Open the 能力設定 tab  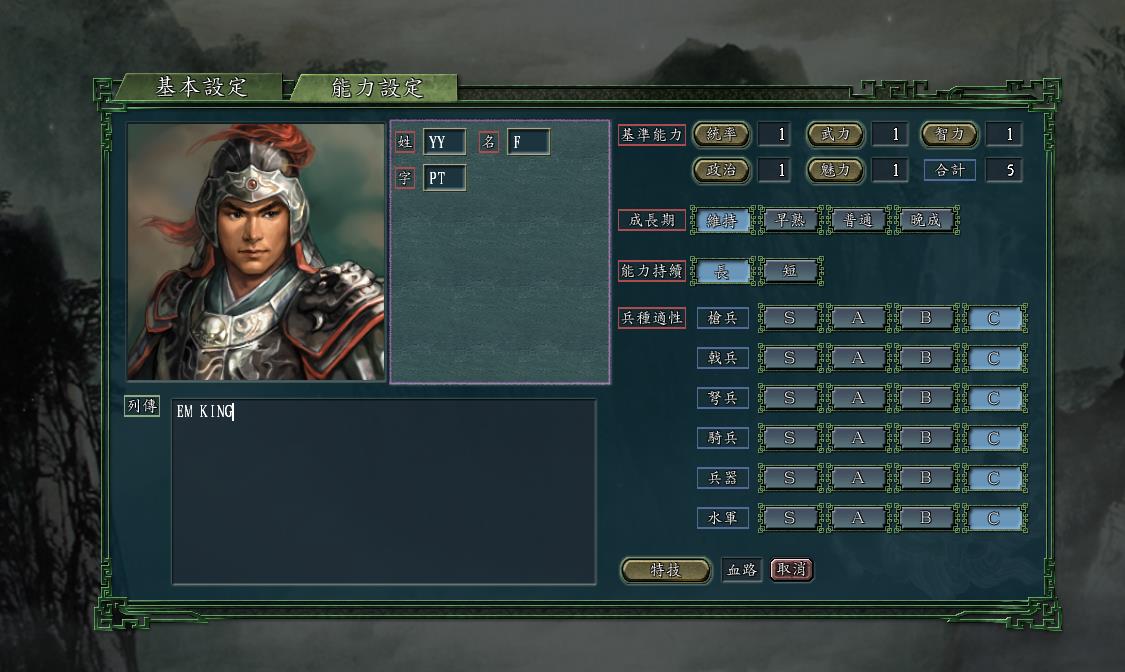coord(377,88)
